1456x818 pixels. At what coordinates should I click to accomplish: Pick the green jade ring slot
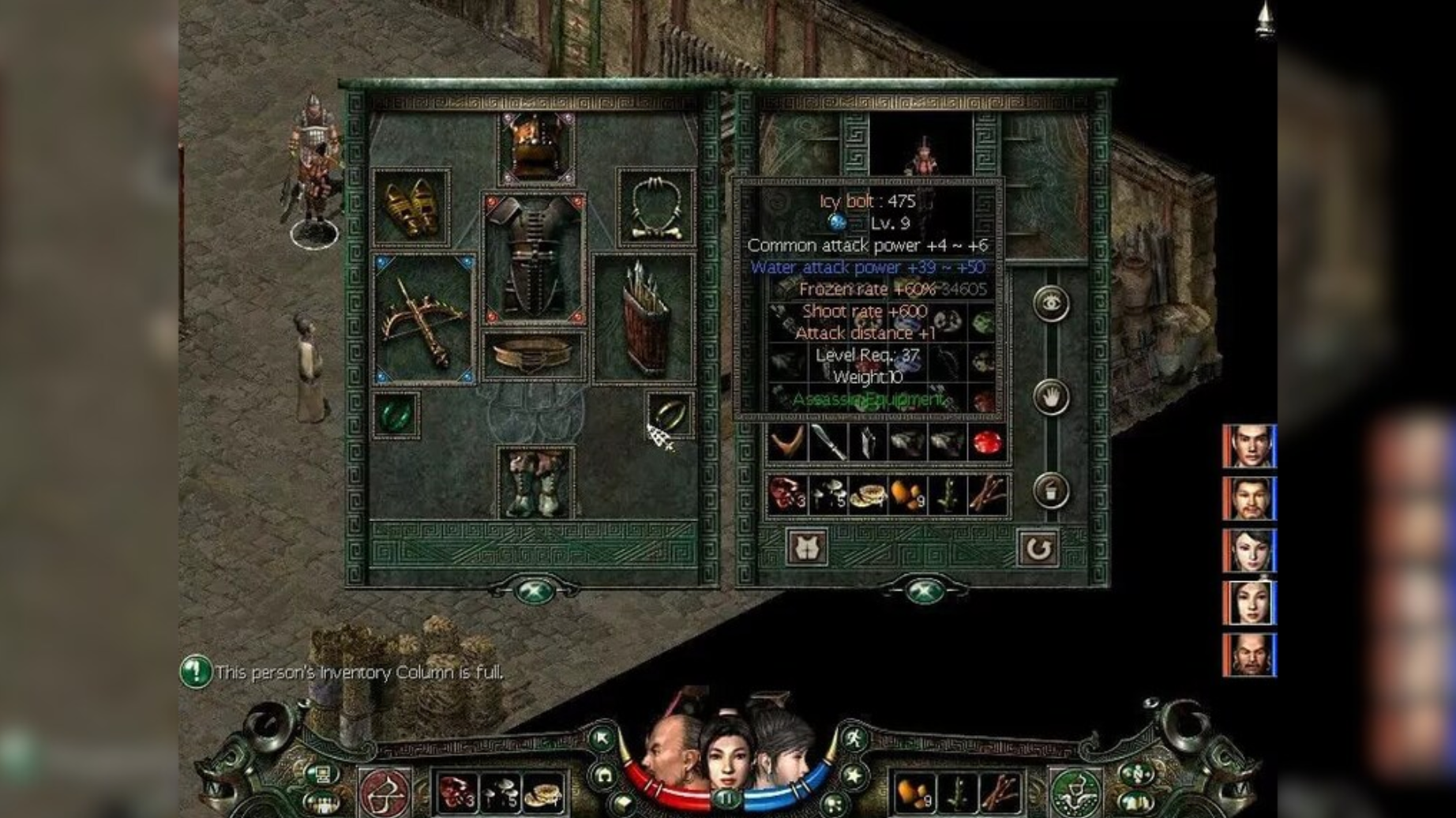[396, 415]
